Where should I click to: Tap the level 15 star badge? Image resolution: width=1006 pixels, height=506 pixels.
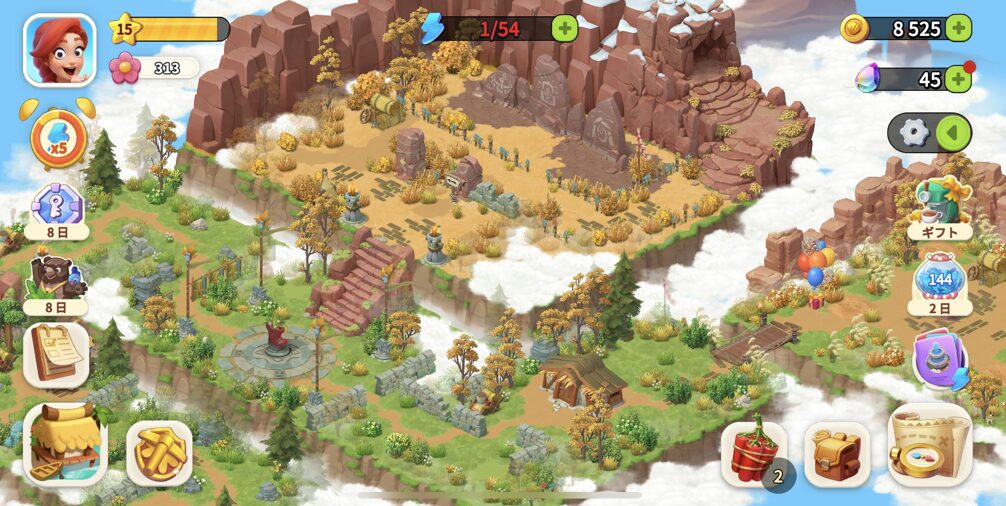click(x=124, y=28)
